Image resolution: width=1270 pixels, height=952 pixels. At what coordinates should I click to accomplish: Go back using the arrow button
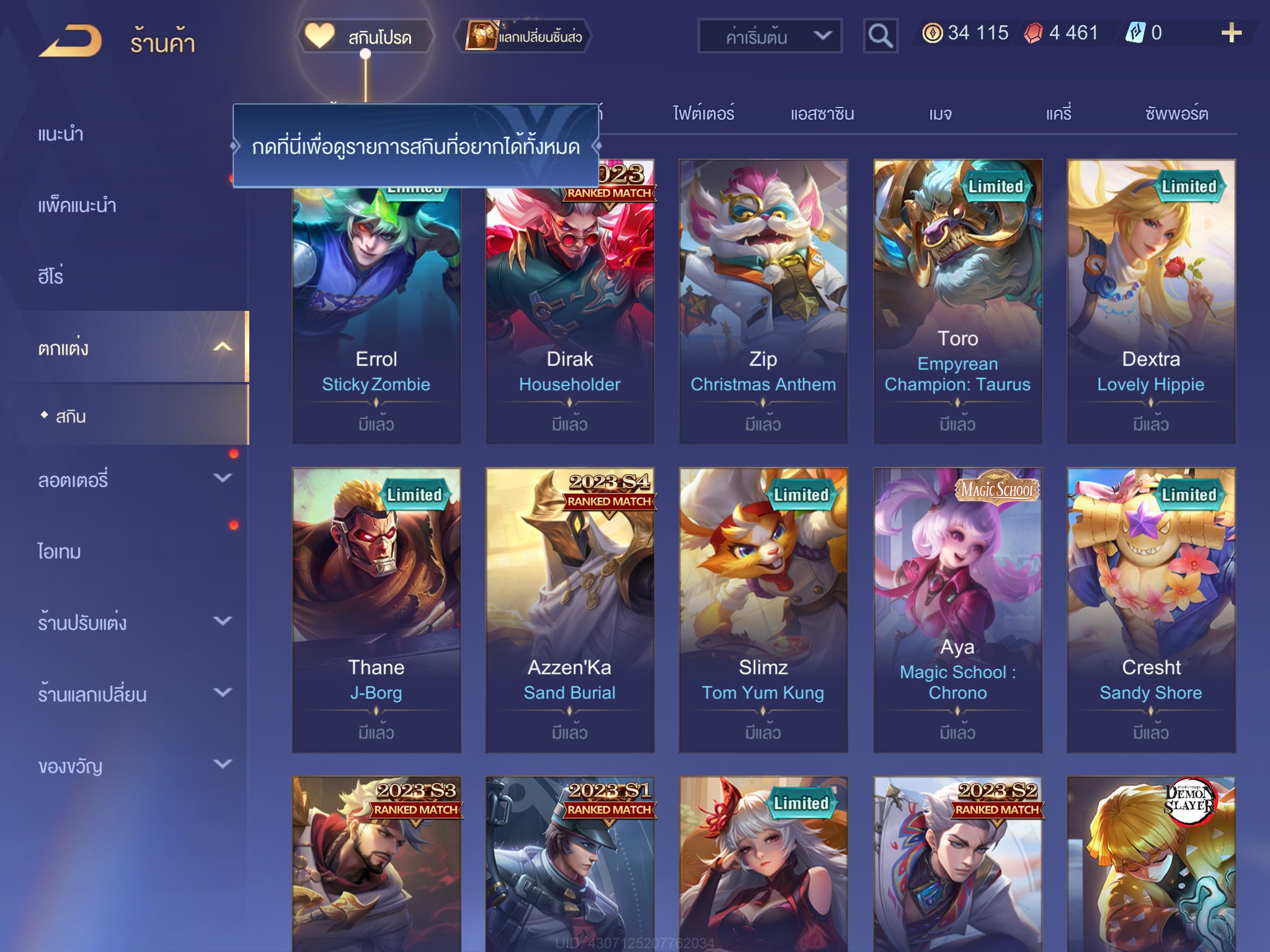70,41
